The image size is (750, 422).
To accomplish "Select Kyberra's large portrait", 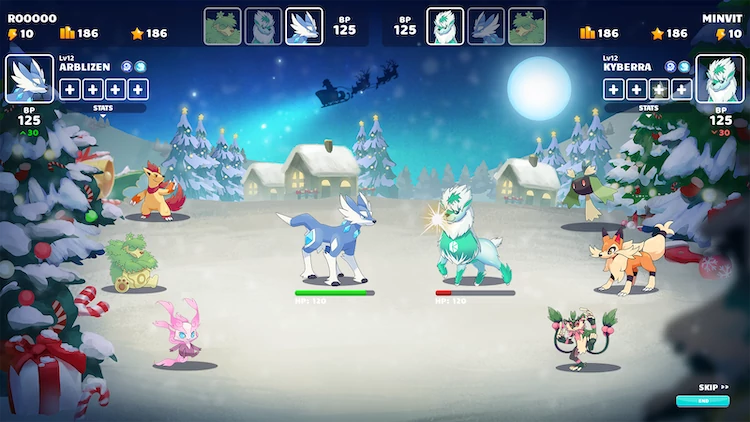I will (719, 78).
